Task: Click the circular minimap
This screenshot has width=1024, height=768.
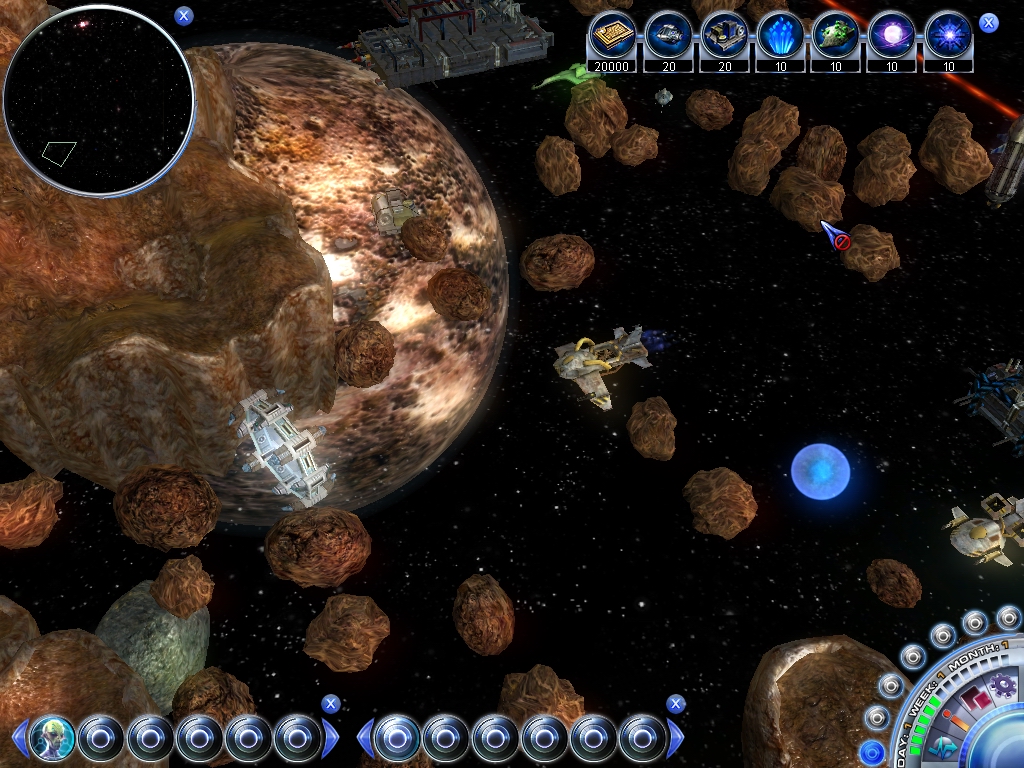Action: [x=98, y=98]
